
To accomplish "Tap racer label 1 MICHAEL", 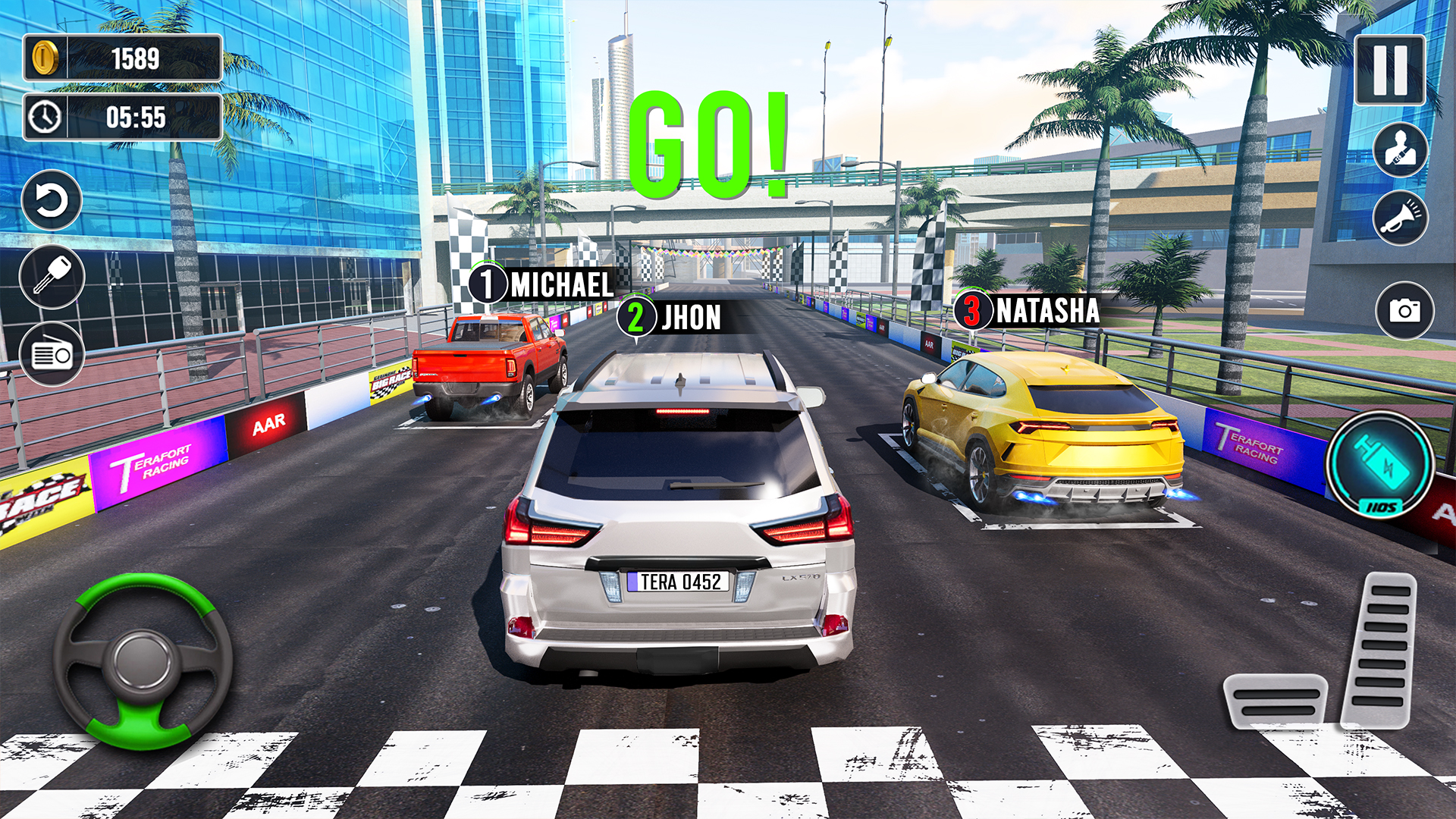I will pyautogui.click(x=542, y=285).
